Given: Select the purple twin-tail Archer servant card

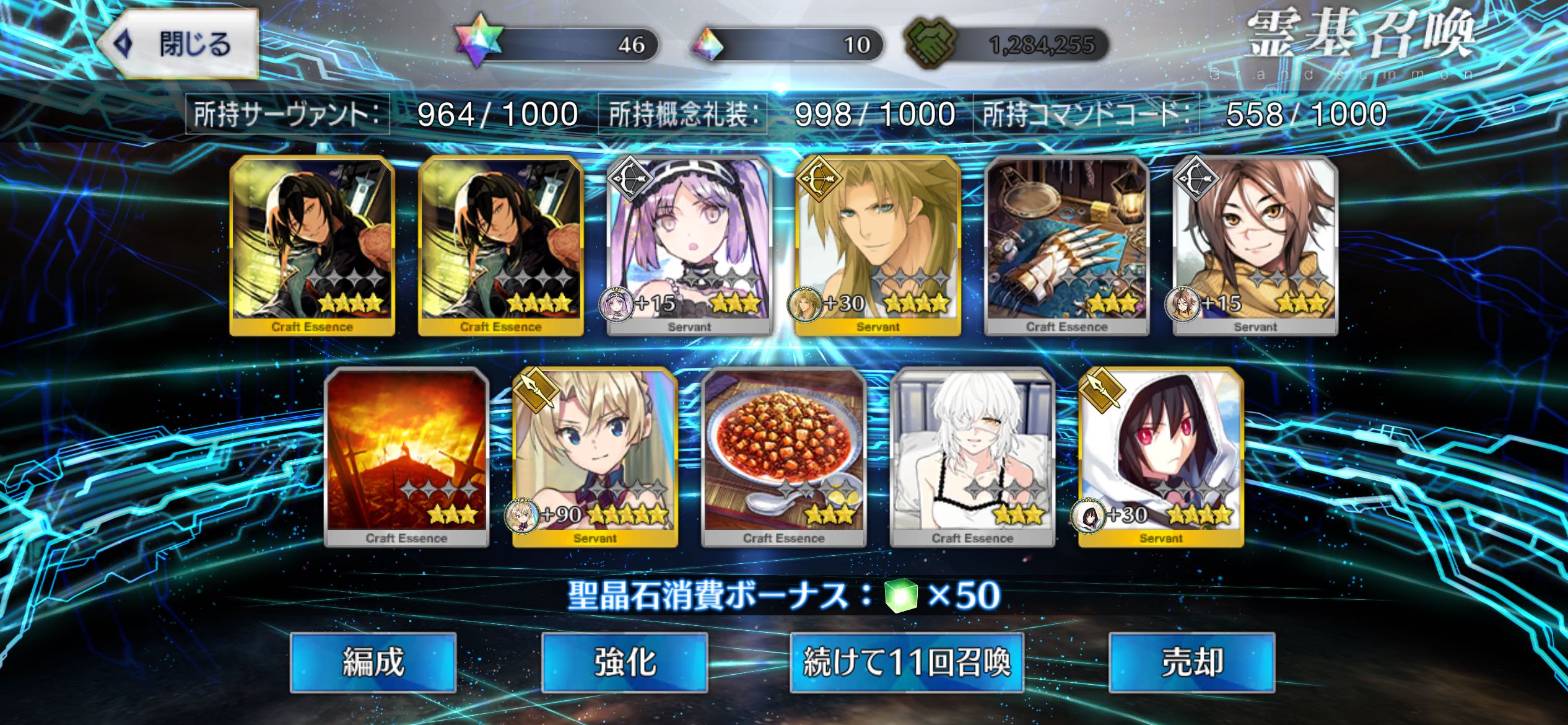Looking at the screenshot, I should 689,245.
